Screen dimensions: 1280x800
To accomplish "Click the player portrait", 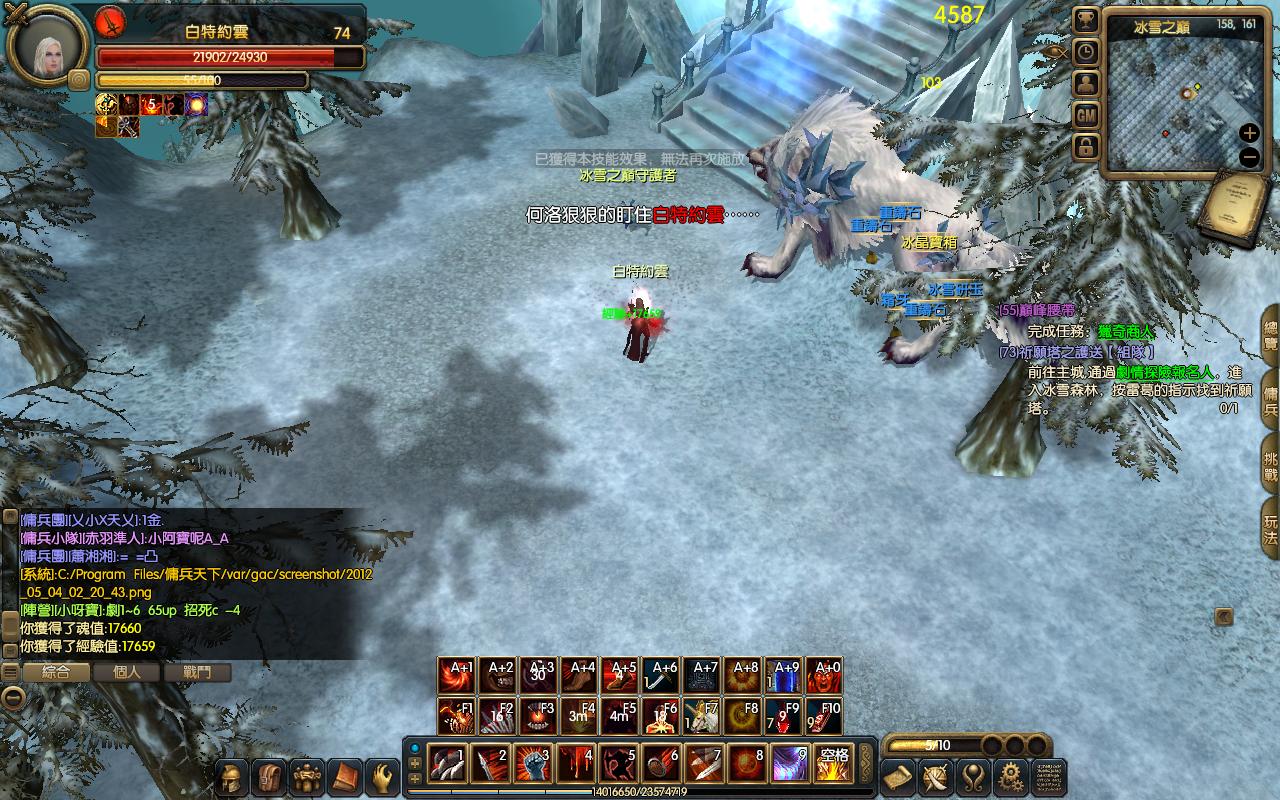I will pos(44,45).
